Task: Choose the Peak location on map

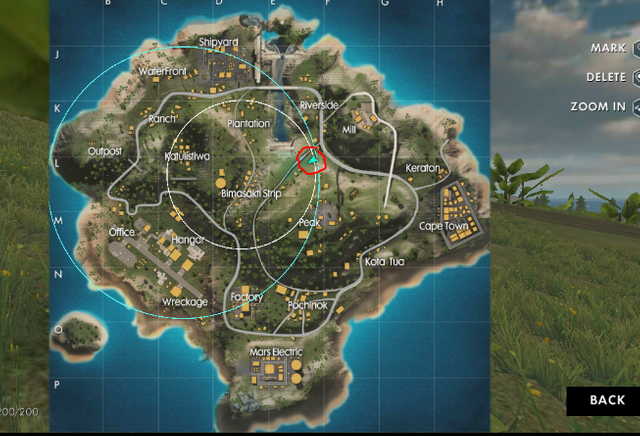Action: pos(308,223)
